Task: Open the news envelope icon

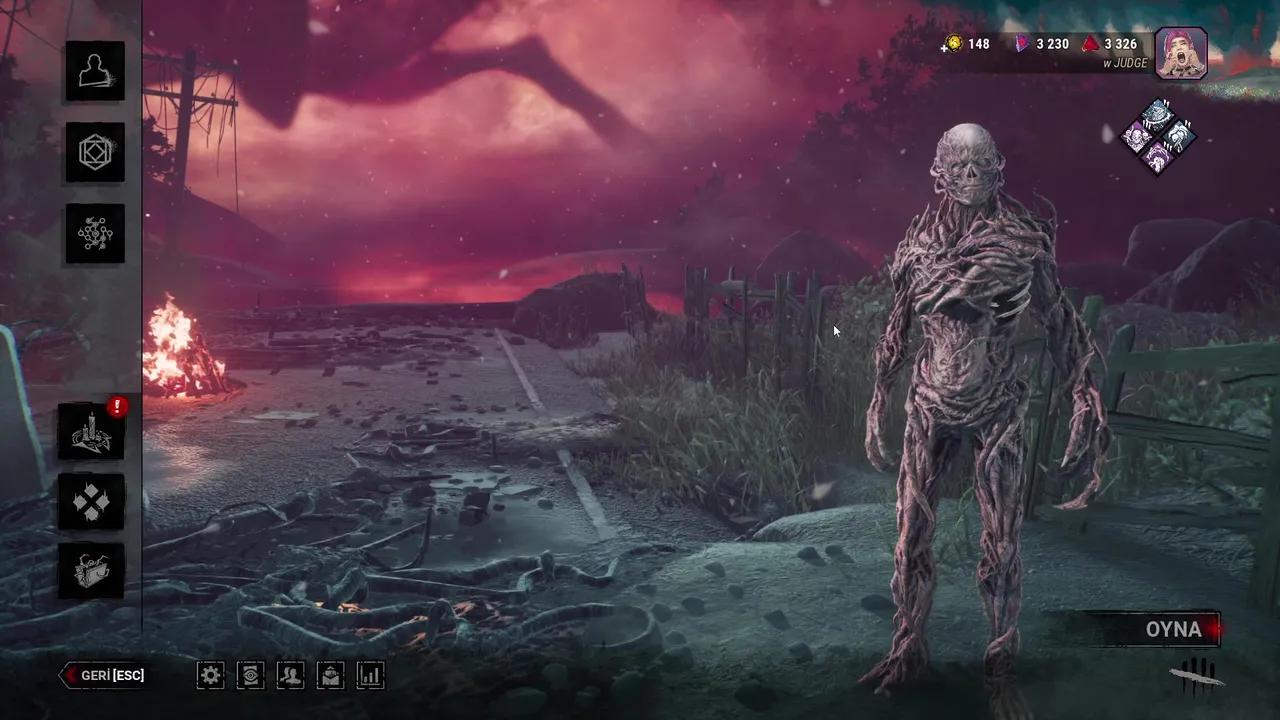Action: [330, 675]
